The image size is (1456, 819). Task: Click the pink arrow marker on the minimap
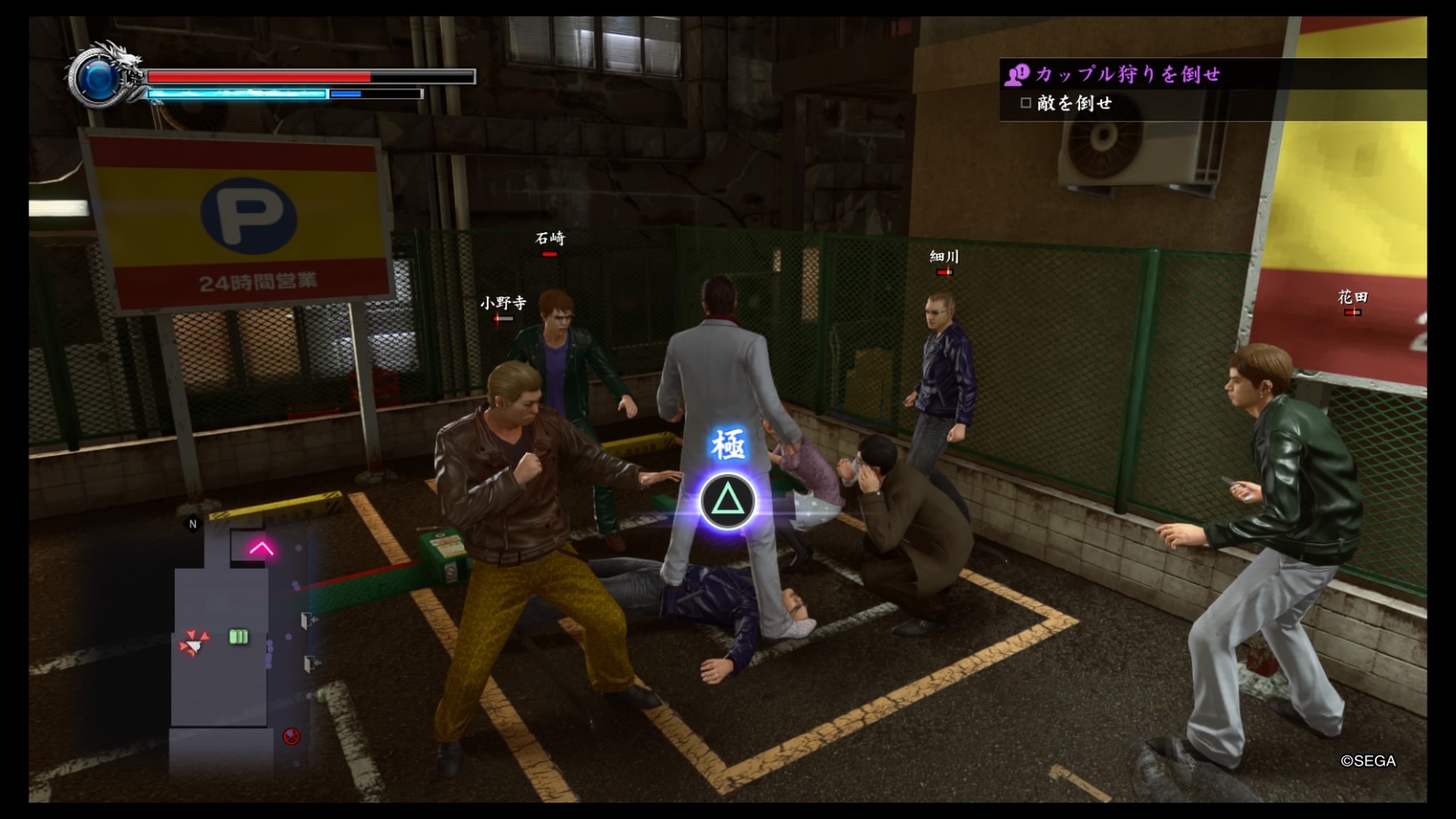[262, 548]
